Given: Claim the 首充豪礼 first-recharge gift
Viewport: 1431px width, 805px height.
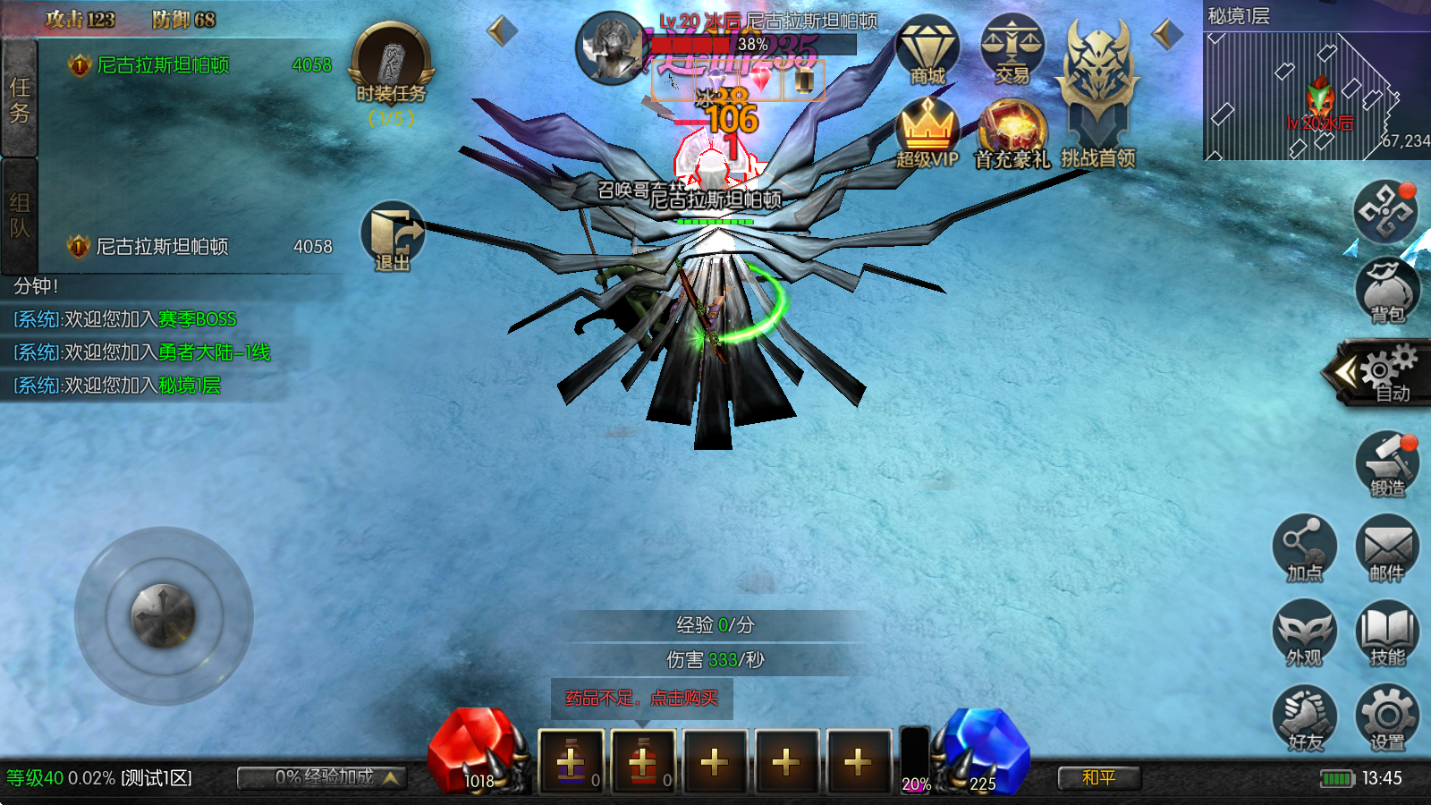Looking at the screenshot, I should (x=1012, y=132).
